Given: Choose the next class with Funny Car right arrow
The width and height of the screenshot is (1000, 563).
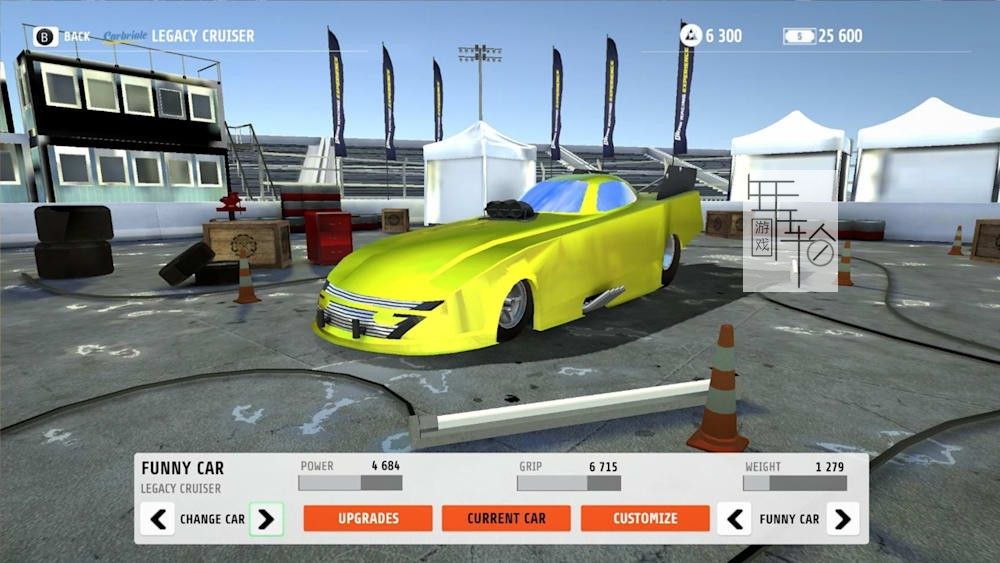Looking at the screenshot, I should (842, 519).
